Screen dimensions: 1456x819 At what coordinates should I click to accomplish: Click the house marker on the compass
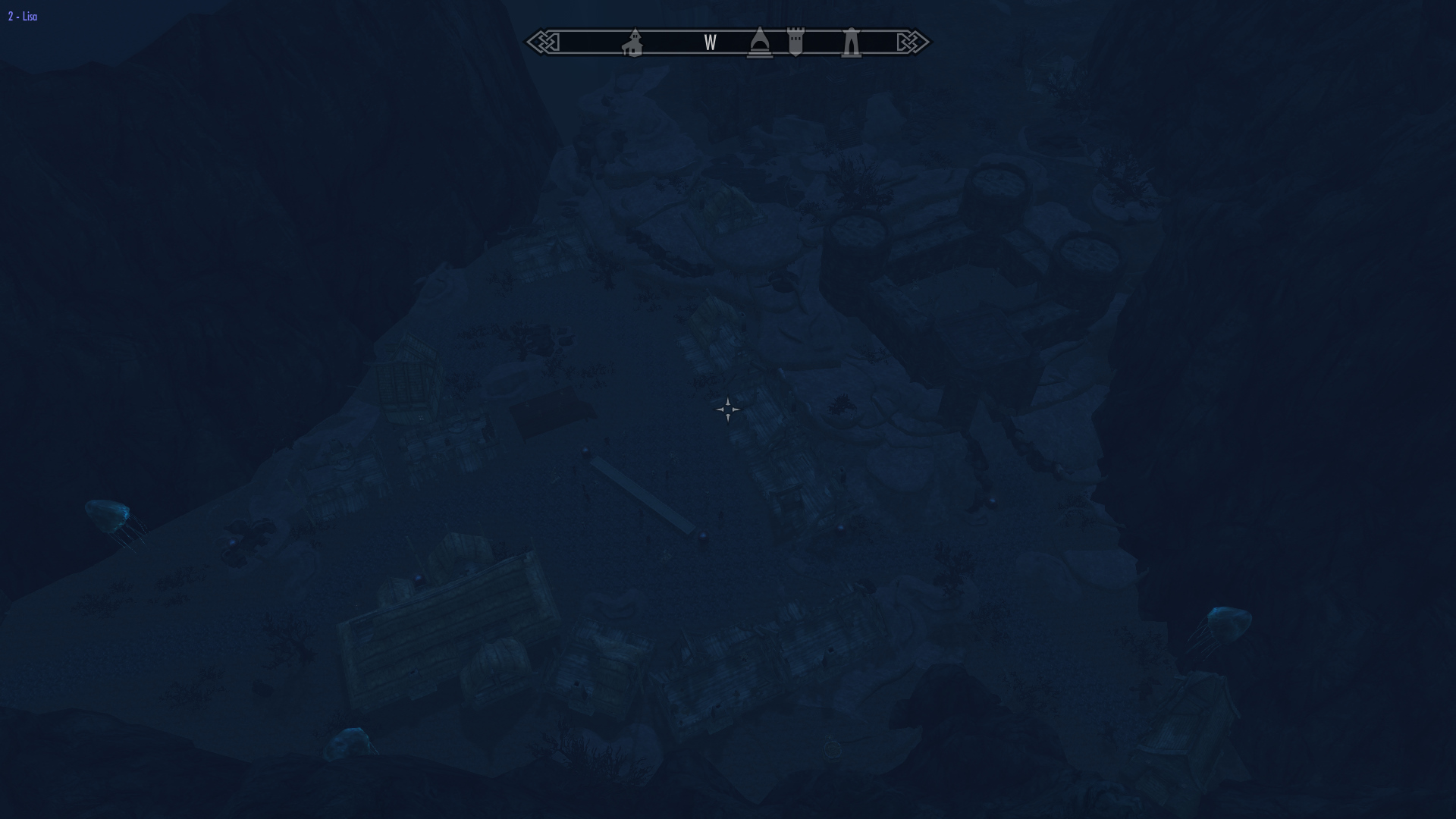tap(633, 43)
